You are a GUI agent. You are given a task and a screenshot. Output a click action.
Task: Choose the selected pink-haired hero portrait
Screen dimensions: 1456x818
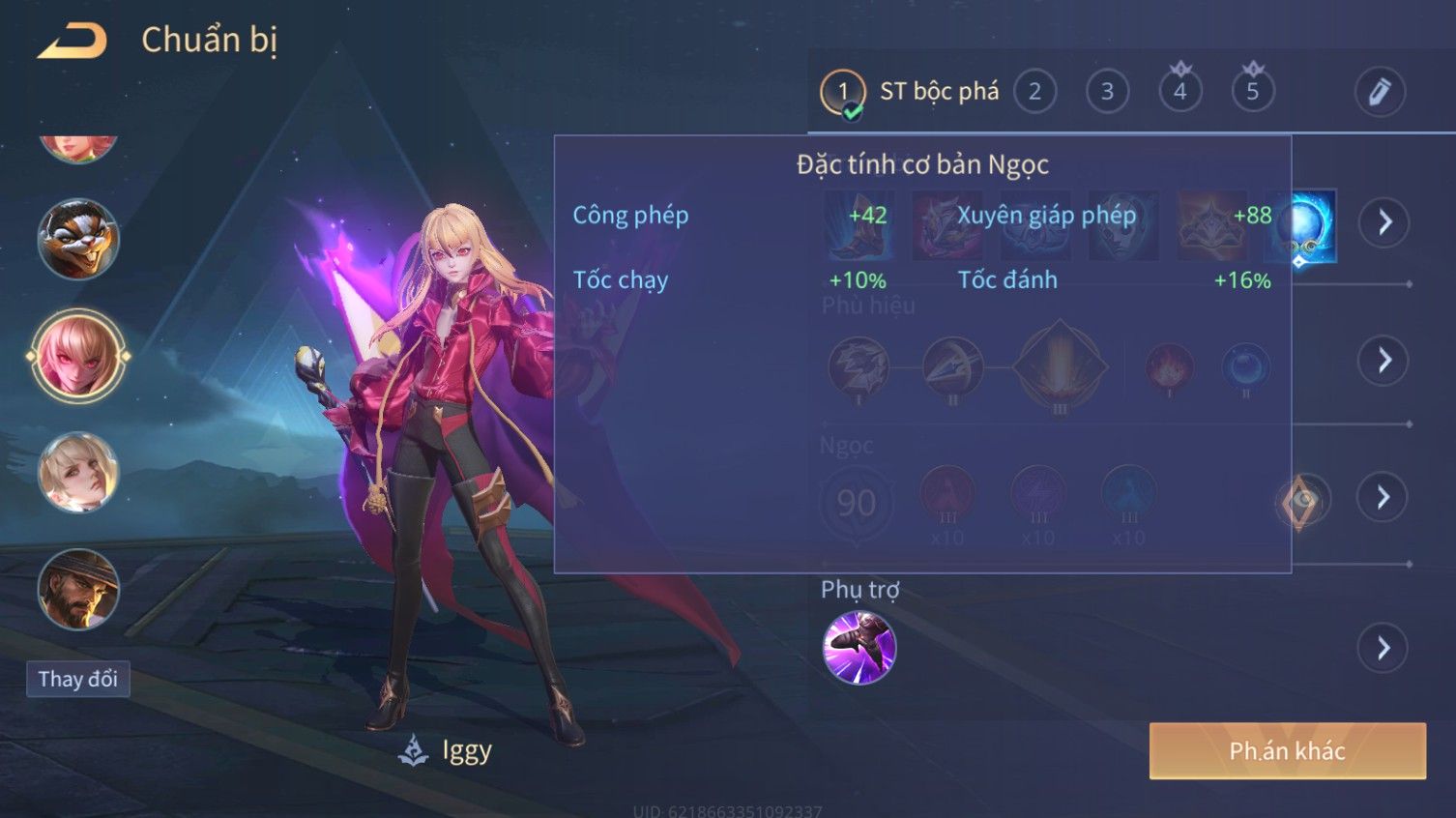pos(78,356)
